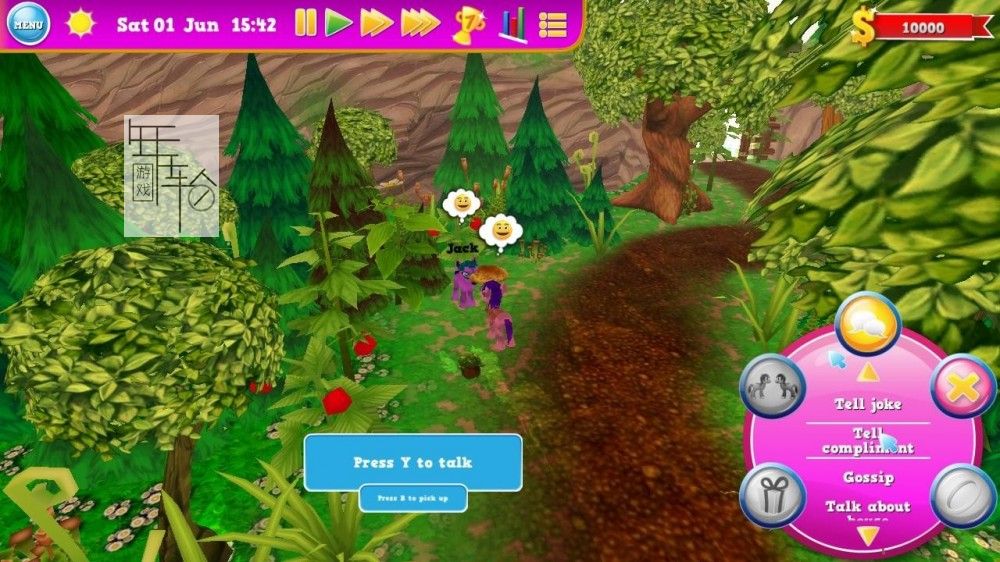Open the gift box category
Screen dimensions: 1000x562
point(772,495)
